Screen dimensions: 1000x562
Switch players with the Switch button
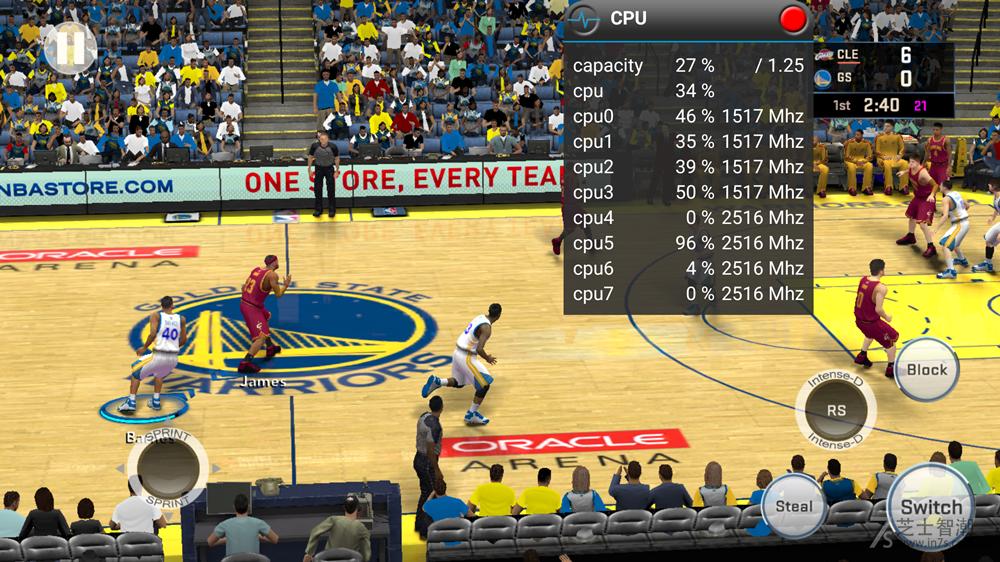coord(930,505)
